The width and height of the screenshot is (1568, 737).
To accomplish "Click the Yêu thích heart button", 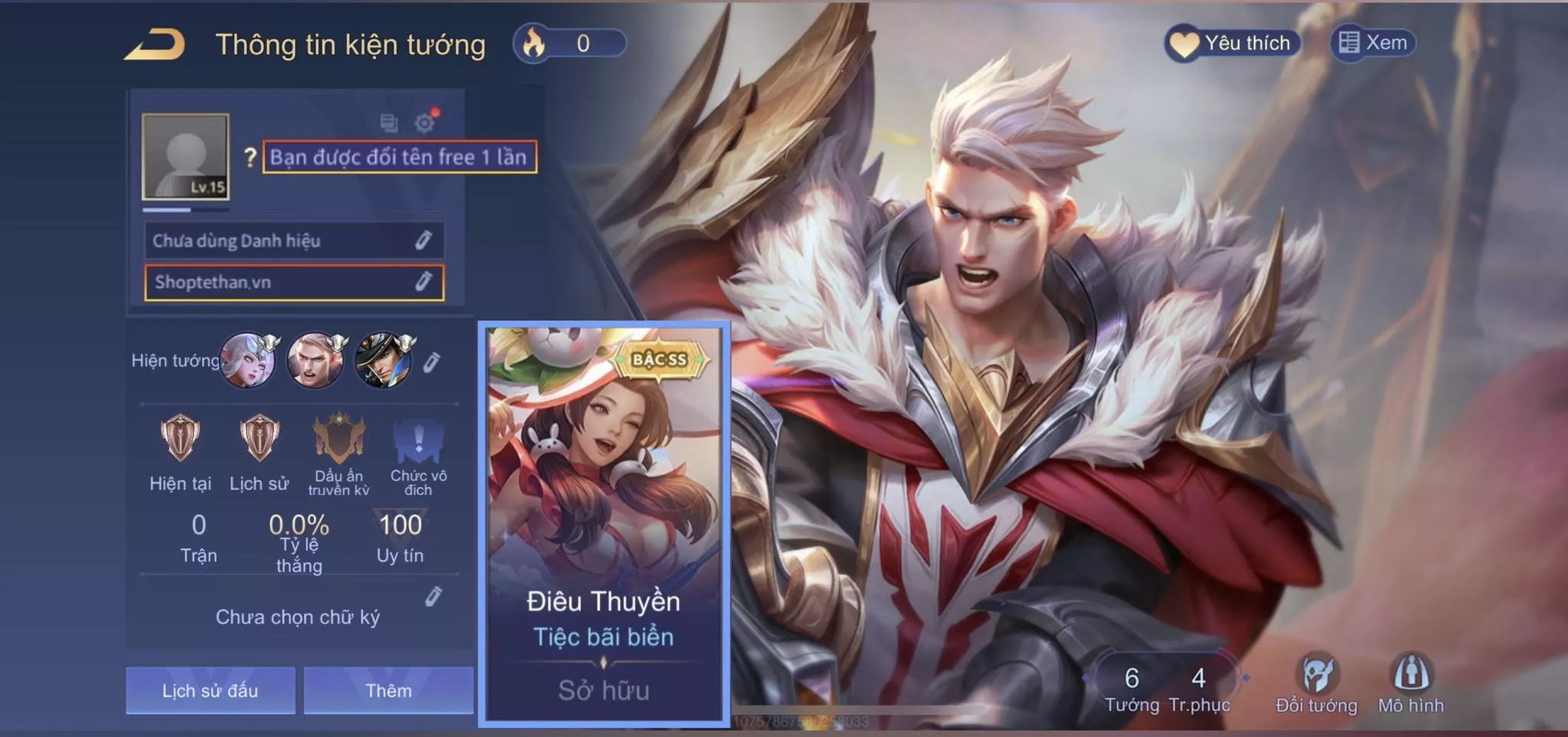I will (1231, 43).
